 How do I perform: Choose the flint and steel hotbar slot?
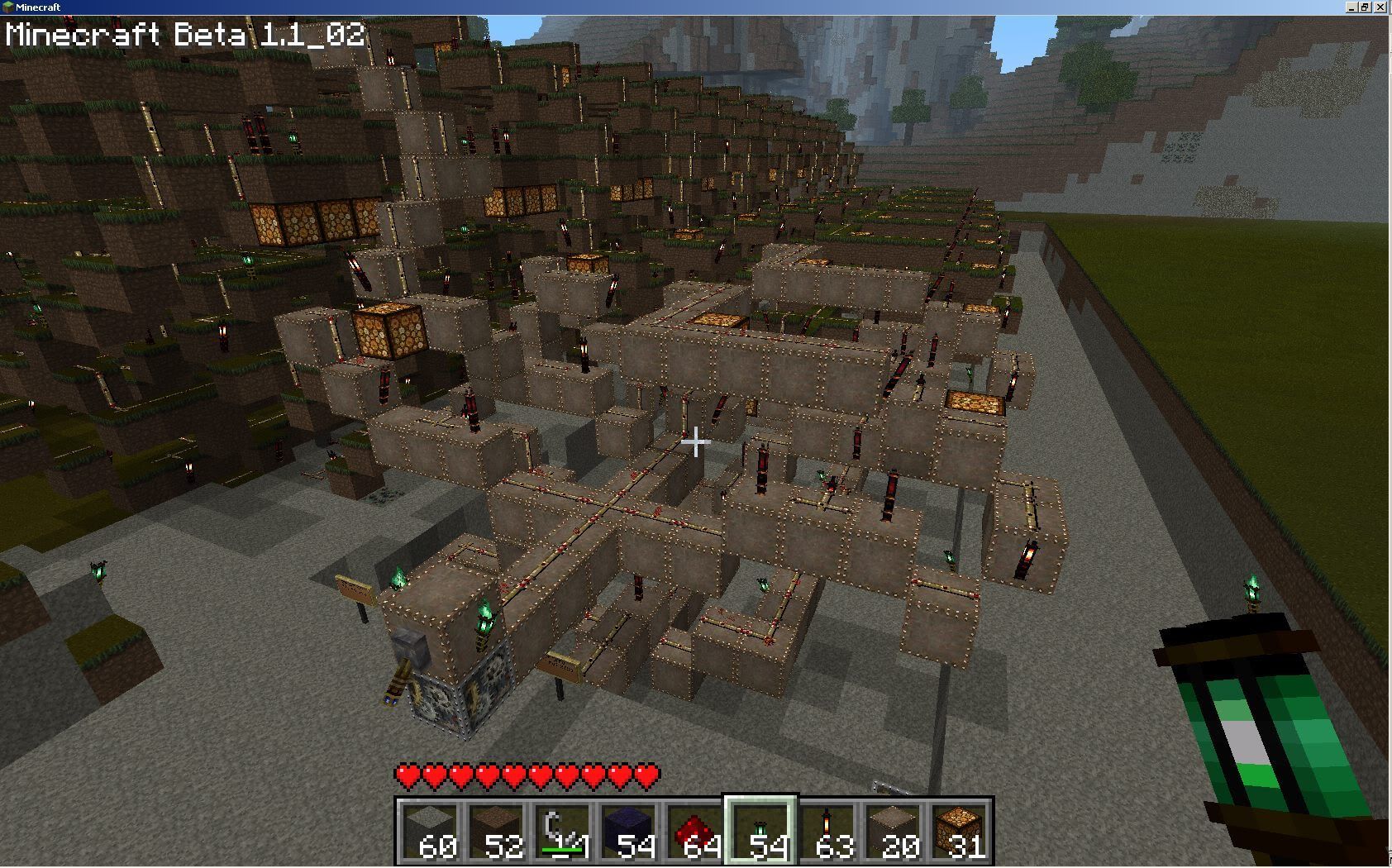pos(563,831)
